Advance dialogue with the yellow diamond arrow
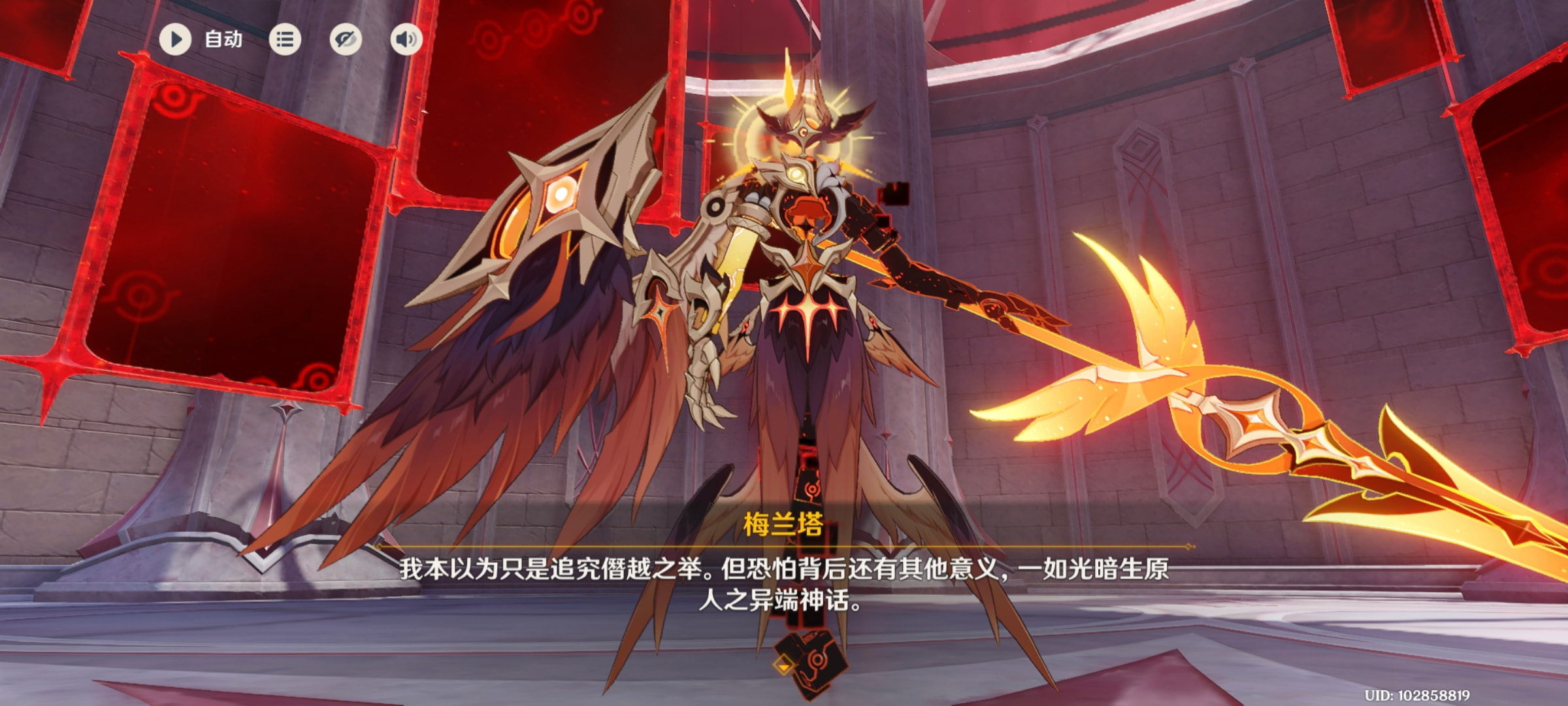The image size is (1568, 706). pyautogui.click(x=783, y=666)
